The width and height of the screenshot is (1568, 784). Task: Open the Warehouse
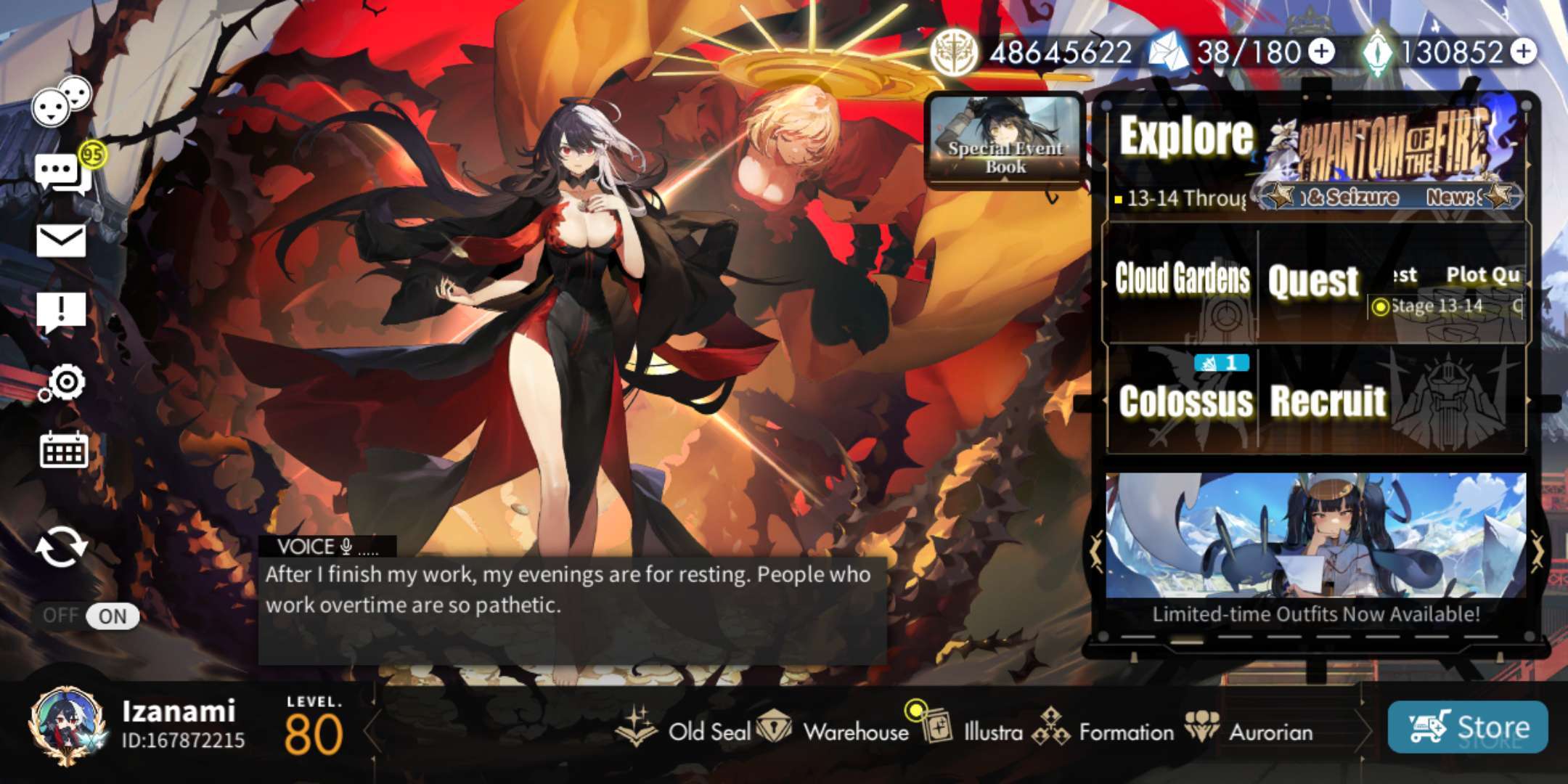point(833,730)
